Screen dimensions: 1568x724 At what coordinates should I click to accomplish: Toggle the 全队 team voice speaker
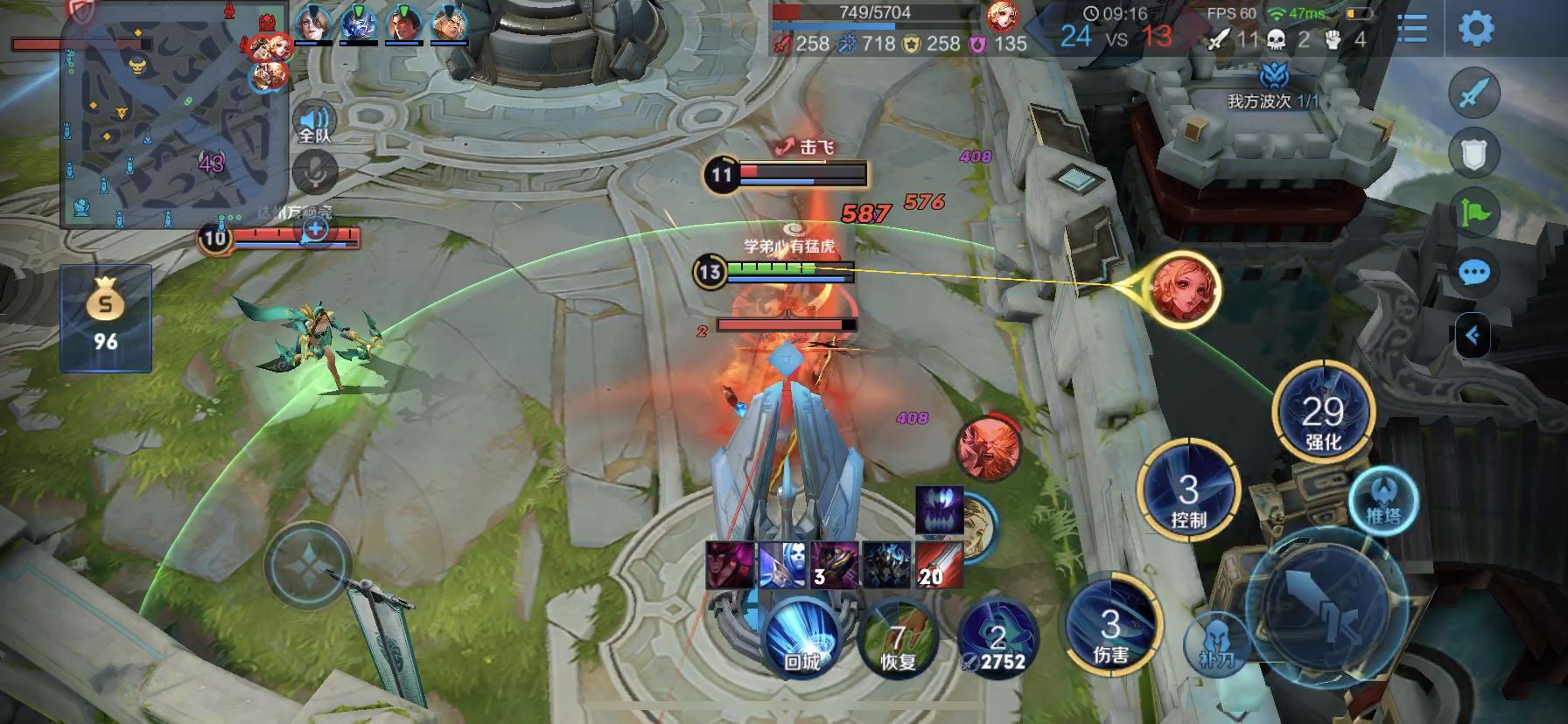[x=314, y=124]
